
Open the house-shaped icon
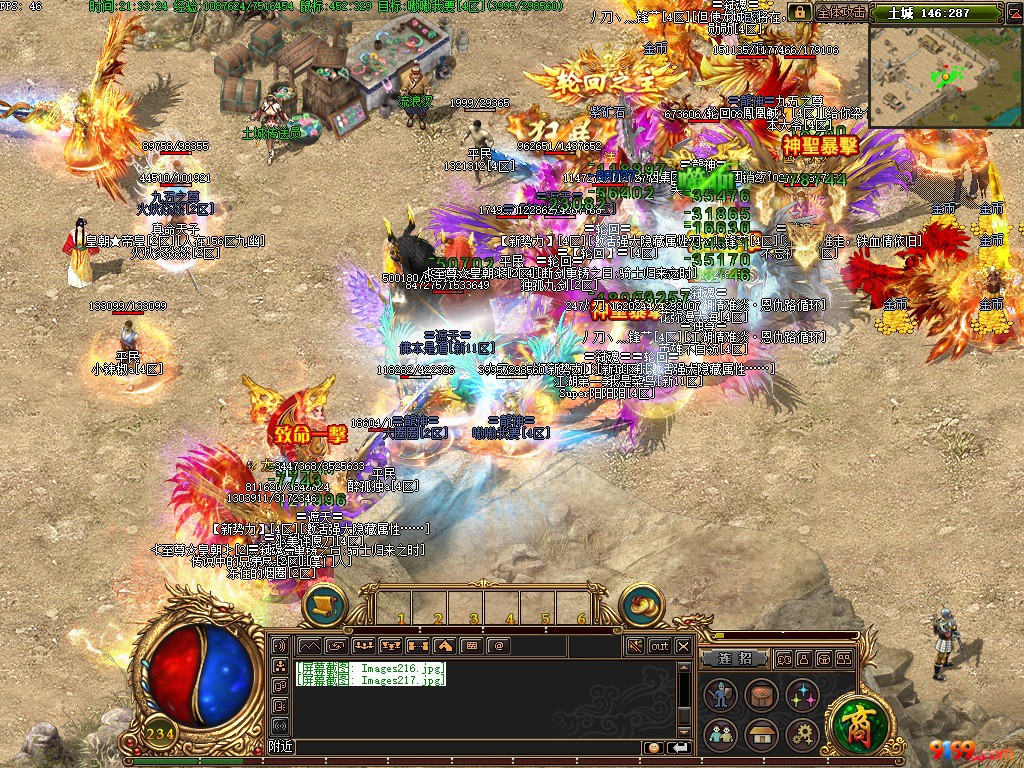click(761, 735)
